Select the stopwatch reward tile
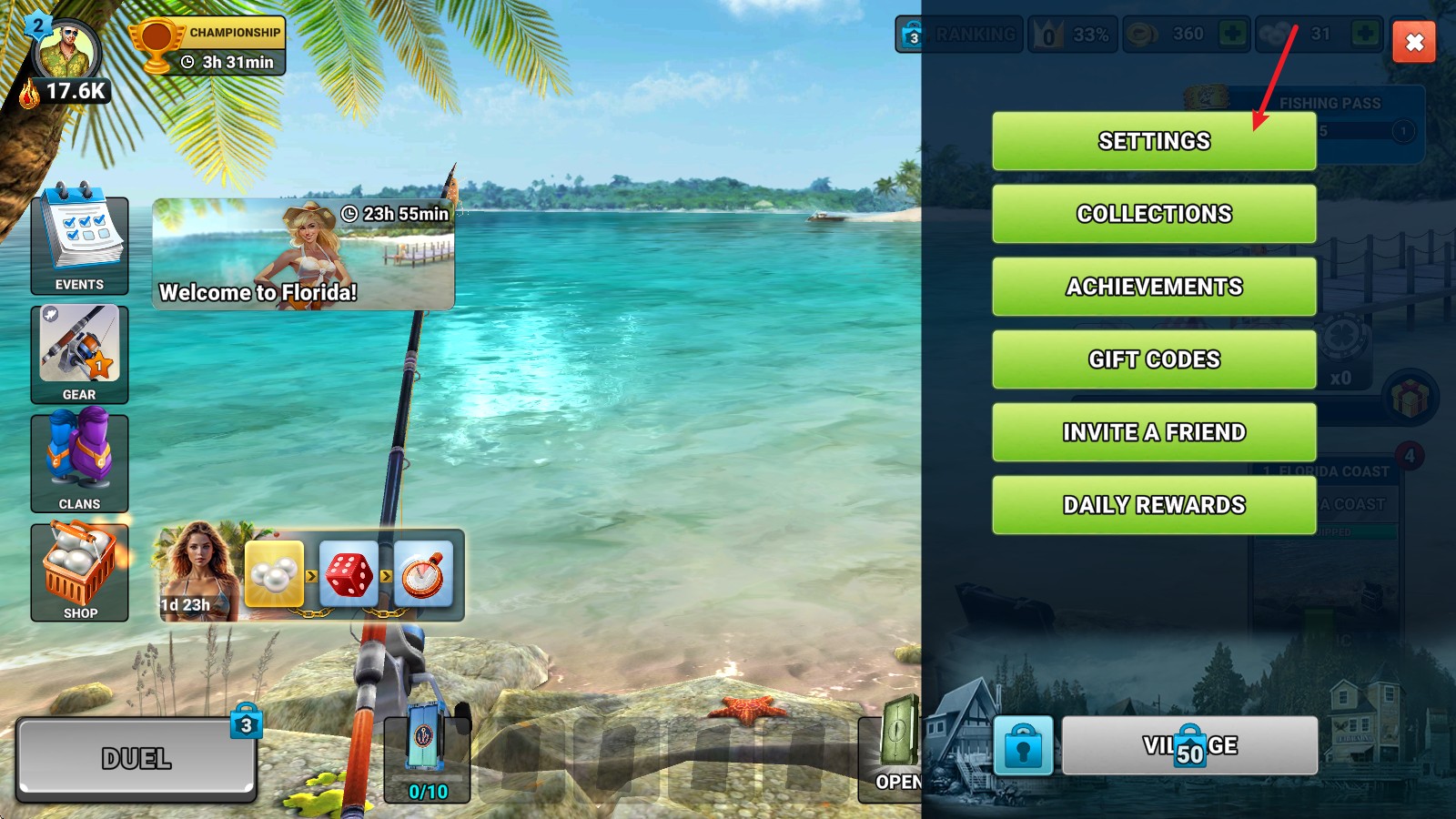Screen dimensions: 1456x819 pyautogui.click(x=423, y=574)
